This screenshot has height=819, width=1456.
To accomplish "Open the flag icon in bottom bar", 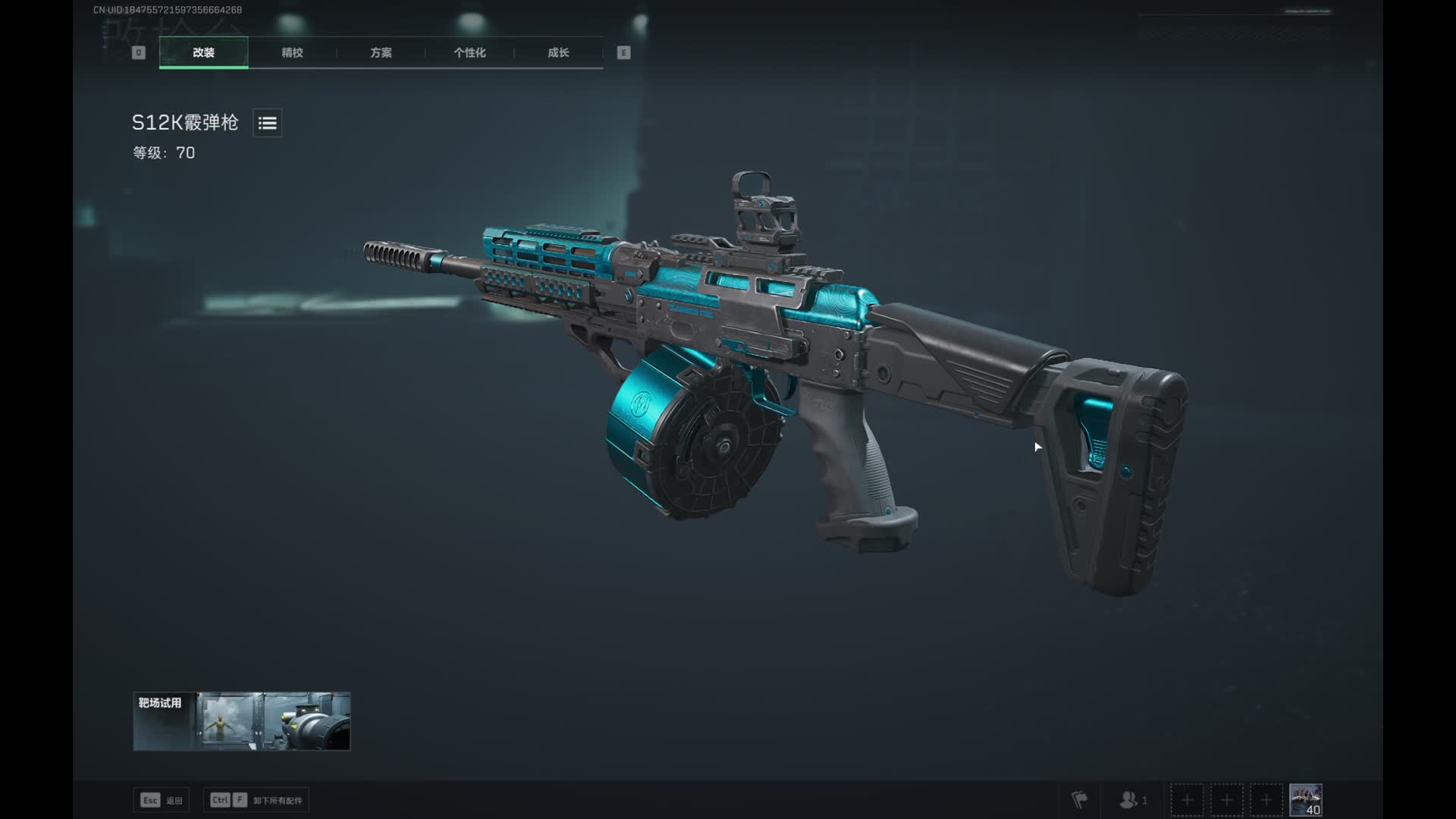I will tap(1079, 799).
